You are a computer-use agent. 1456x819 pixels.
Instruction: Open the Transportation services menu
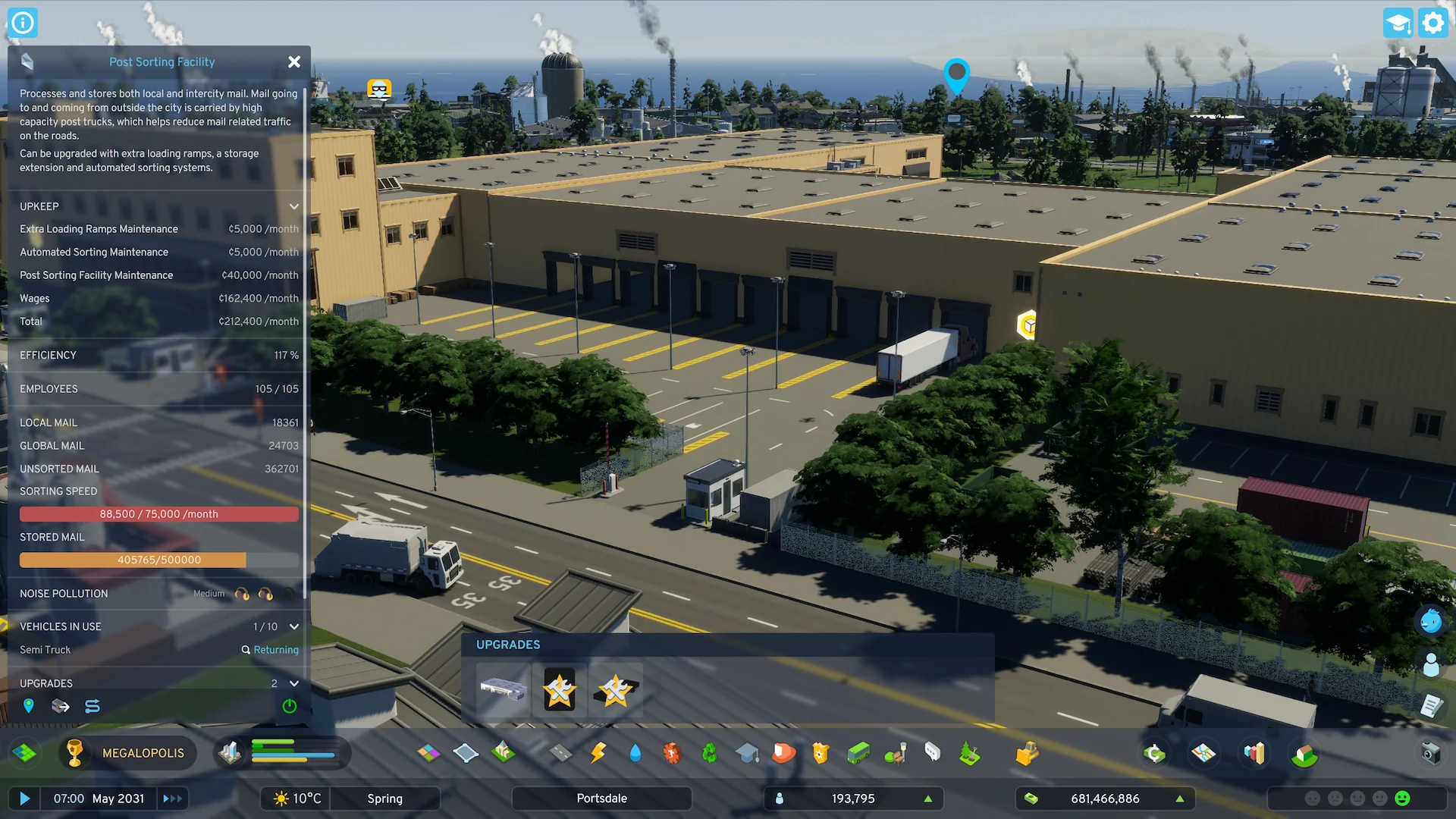coord(856,753)
